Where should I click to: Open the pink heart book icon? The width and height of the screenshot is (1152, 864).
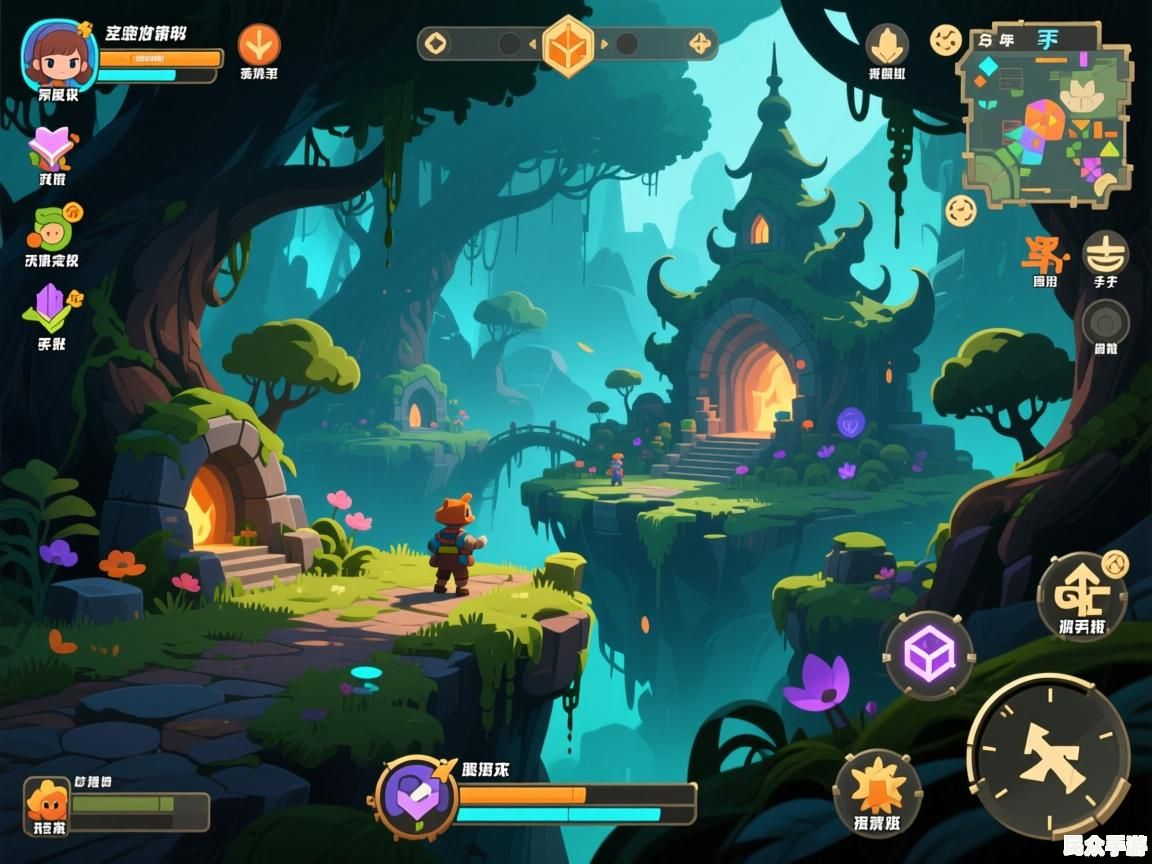coord(51,148)
